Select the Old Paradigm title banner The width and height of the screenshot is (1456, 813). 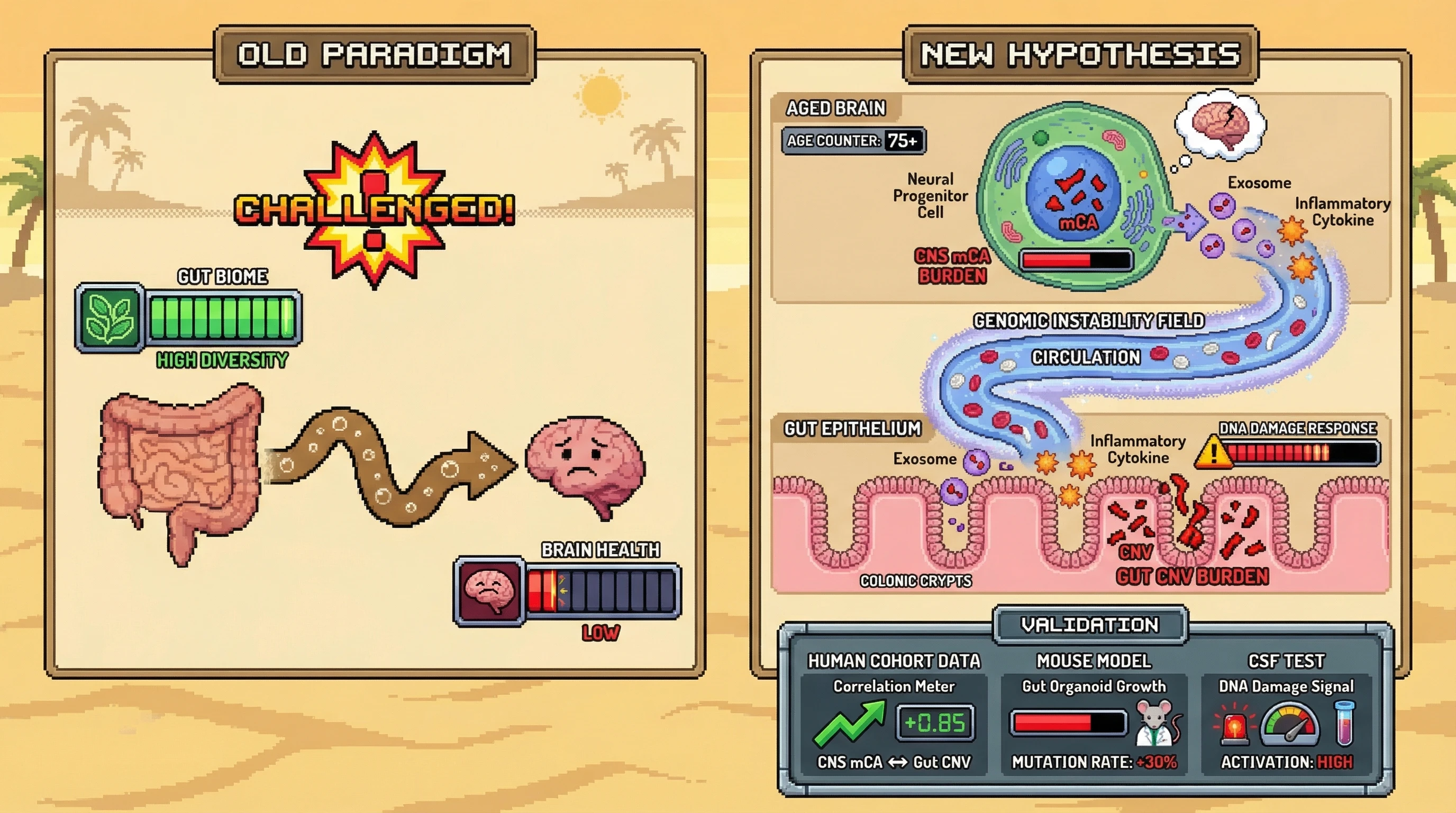point(374,55)
